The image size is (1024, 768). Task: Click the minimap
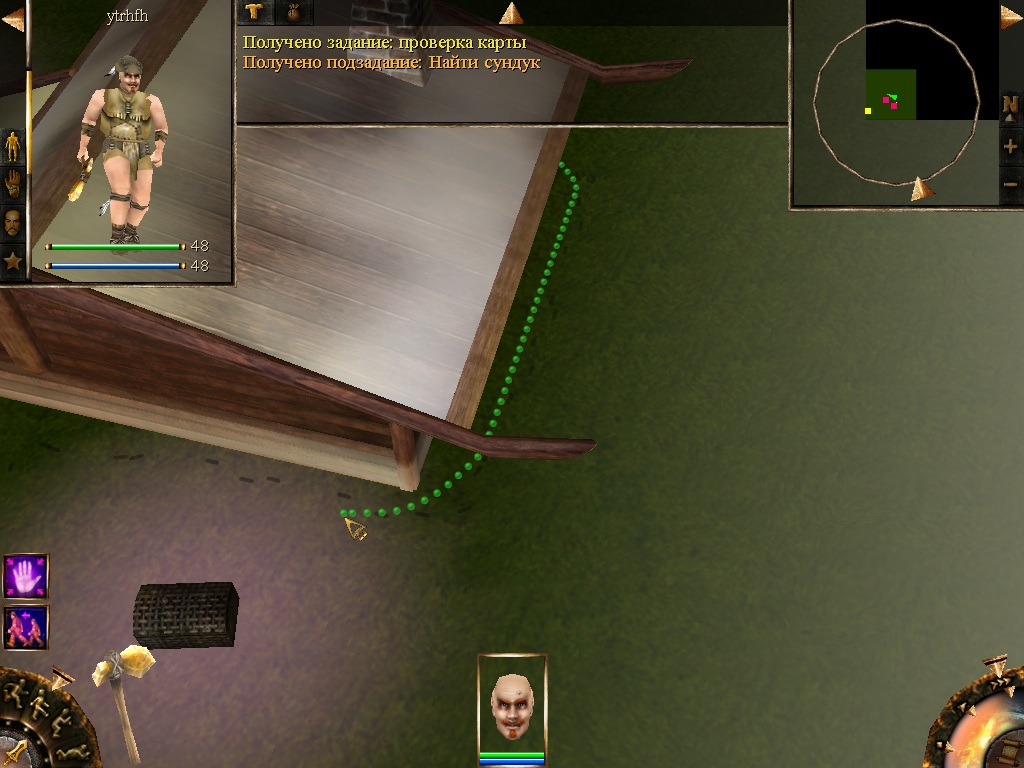(x=895, y=100)
